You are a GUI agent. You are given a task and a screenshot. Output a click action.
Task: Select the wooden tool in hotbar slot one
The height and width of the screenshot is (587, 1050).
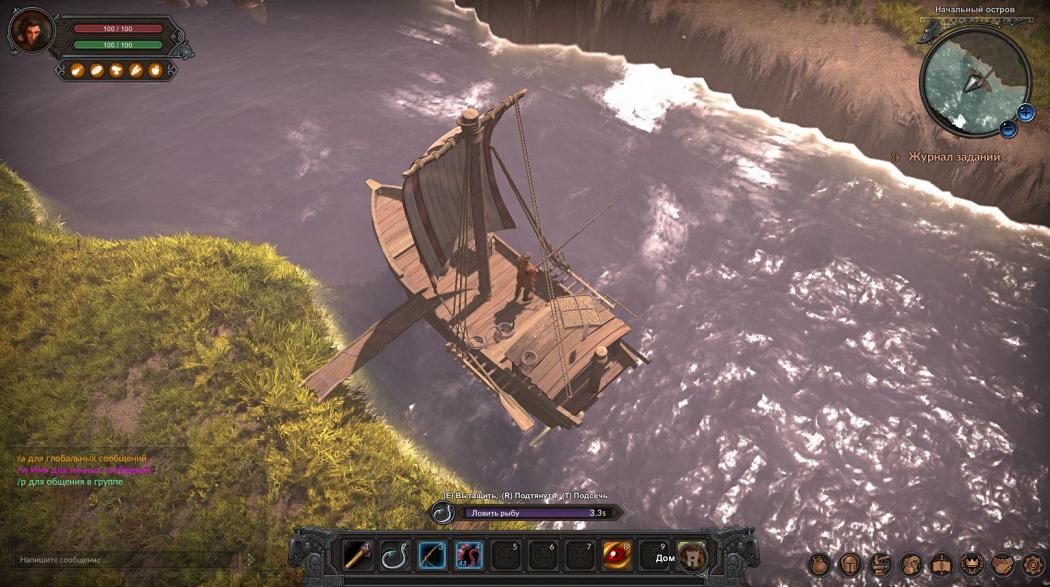pos(357,555)
